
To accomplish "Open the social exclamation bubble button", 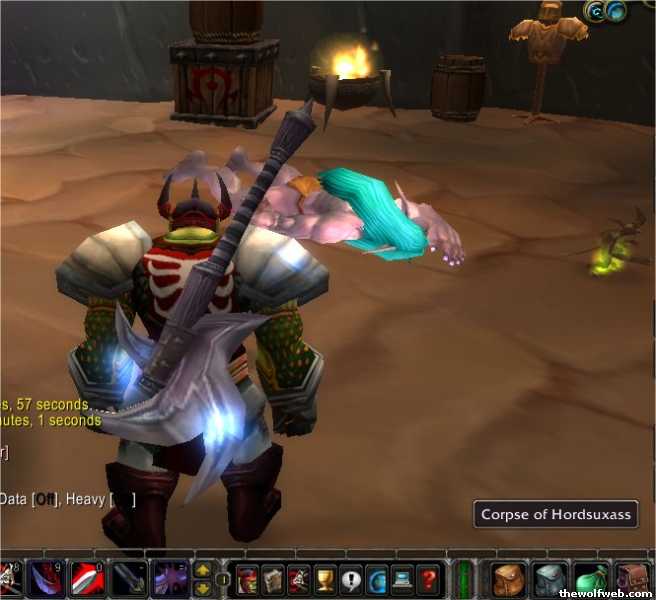I will pos(350,579).
